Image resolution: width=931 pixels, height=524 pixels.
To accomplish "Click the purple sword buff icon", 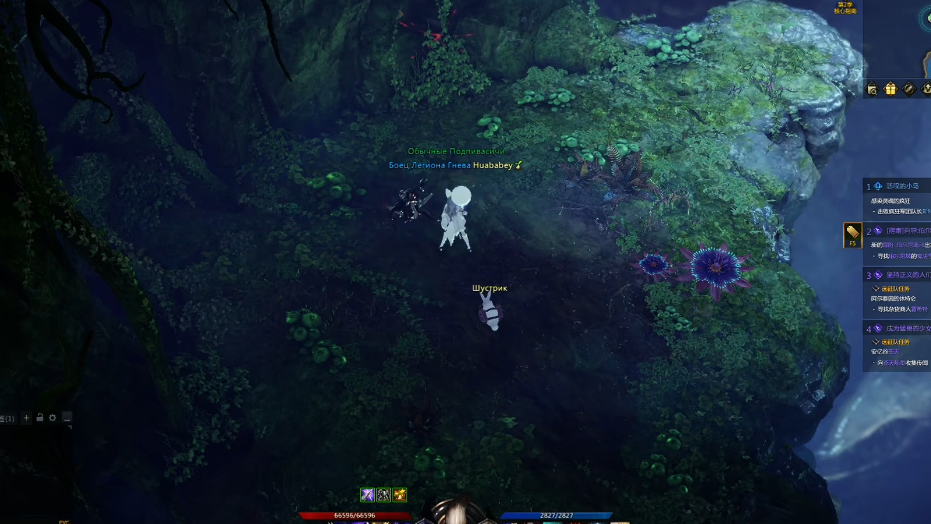I will point(367,495).
